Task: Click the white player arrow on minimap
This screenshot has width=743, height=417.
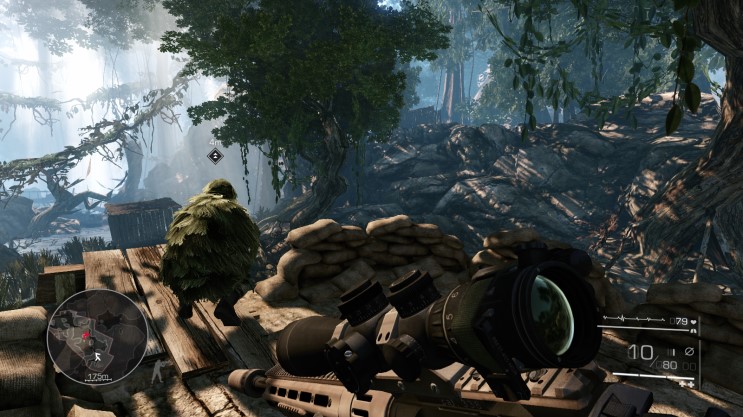Action: click(x=97, y=355)
